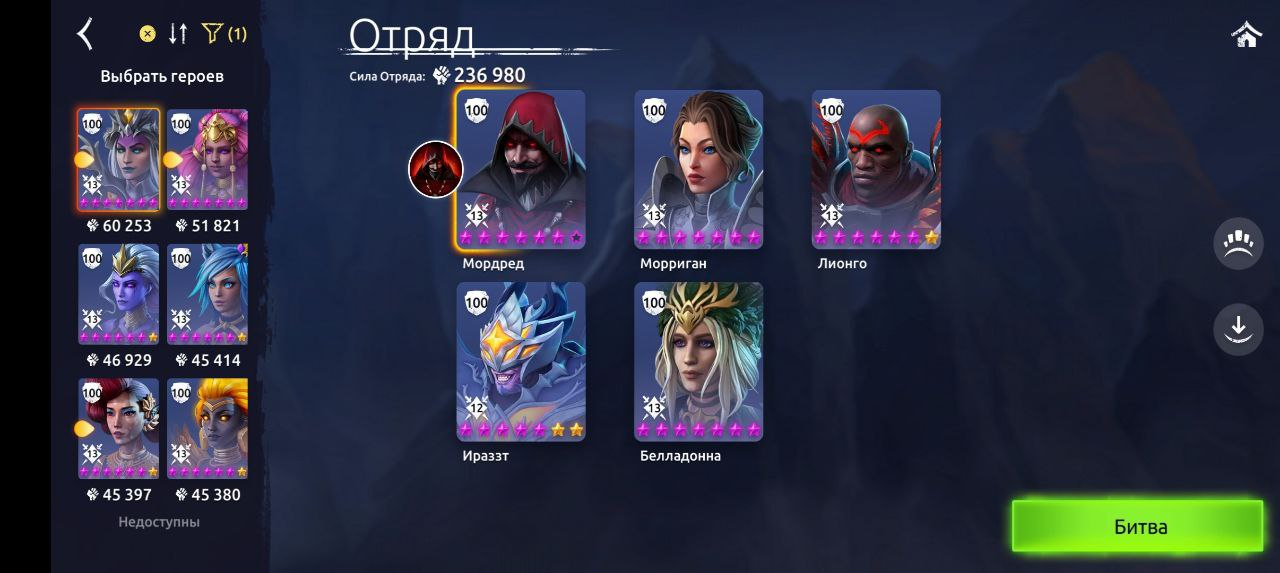Viewport: 1280px width, 573px height.
Task: Pick the Ираззт squad slot
Action: click(x=520, y=361)
